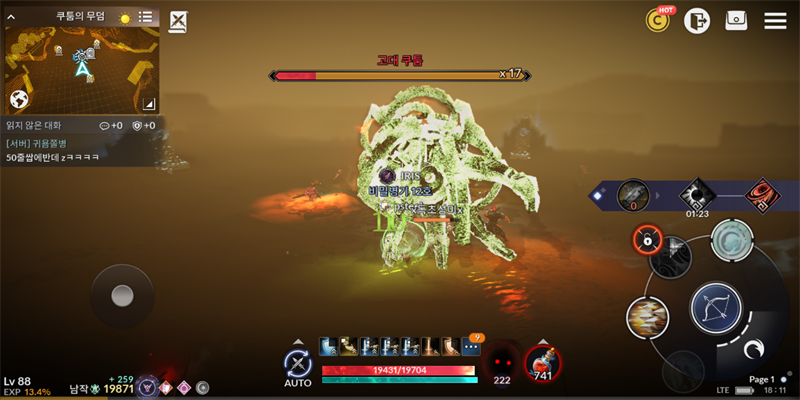Activate the golden arrow volley skill
Viewport: 800px width, 400px height.
pos(647,318)
